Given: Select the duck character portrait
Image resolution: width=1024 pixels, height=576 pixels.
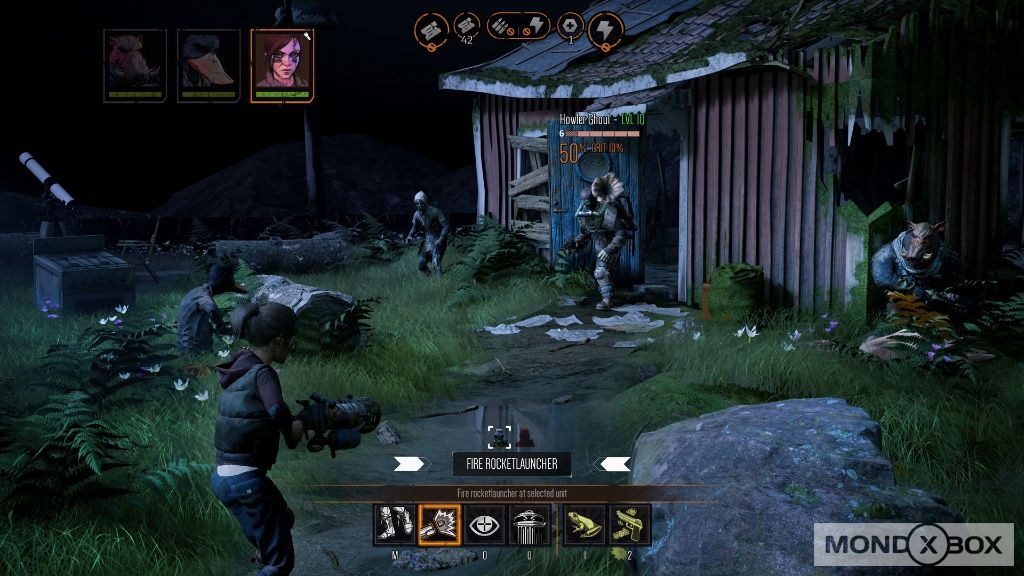Looking at the screenshot, I should 207,63.
